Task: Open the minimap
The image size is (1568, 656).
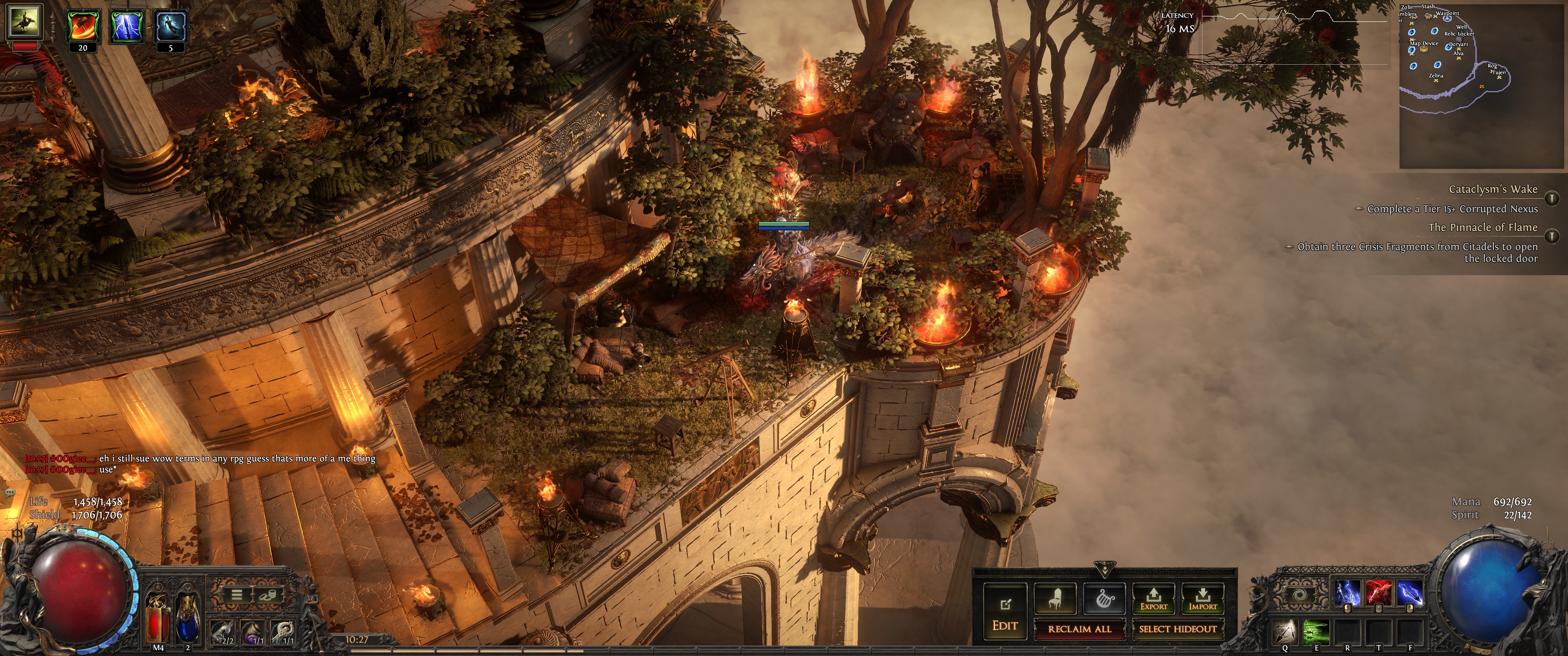Action: (1483, 85)
